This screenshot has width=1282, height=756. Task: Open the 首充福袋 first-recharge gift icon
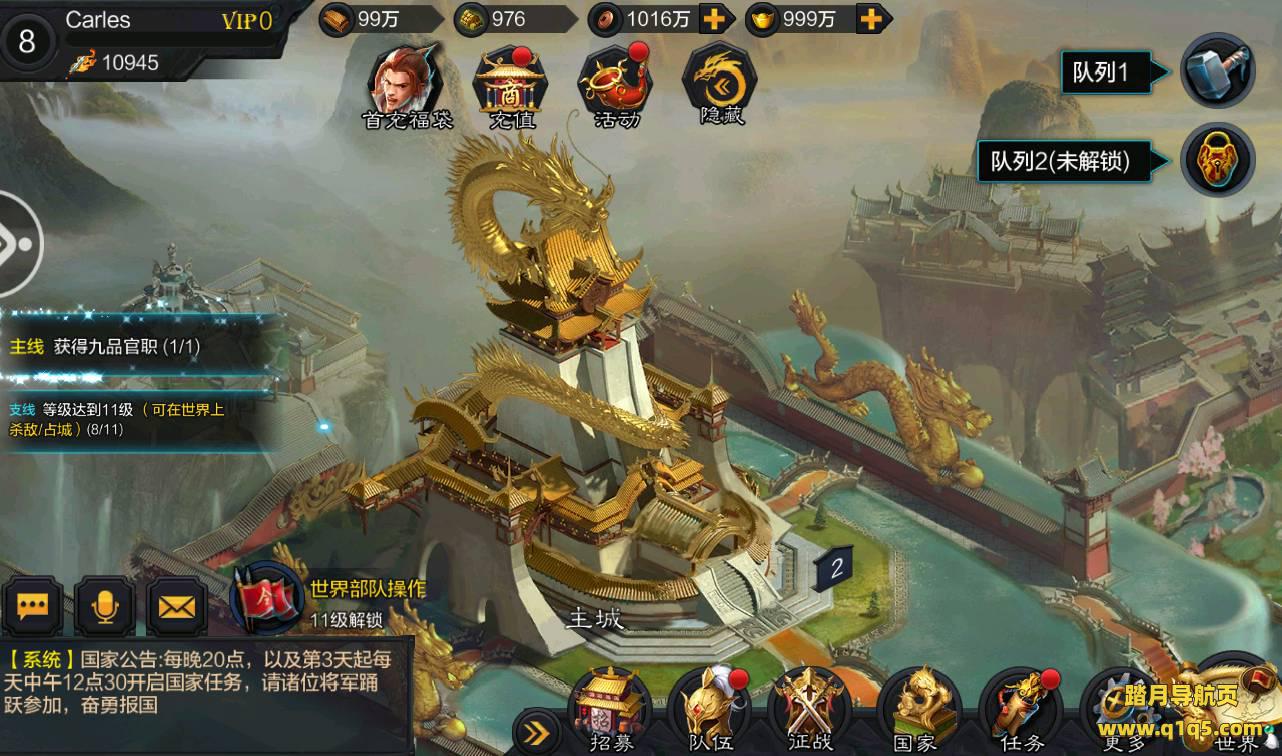[x=406, y=82]
